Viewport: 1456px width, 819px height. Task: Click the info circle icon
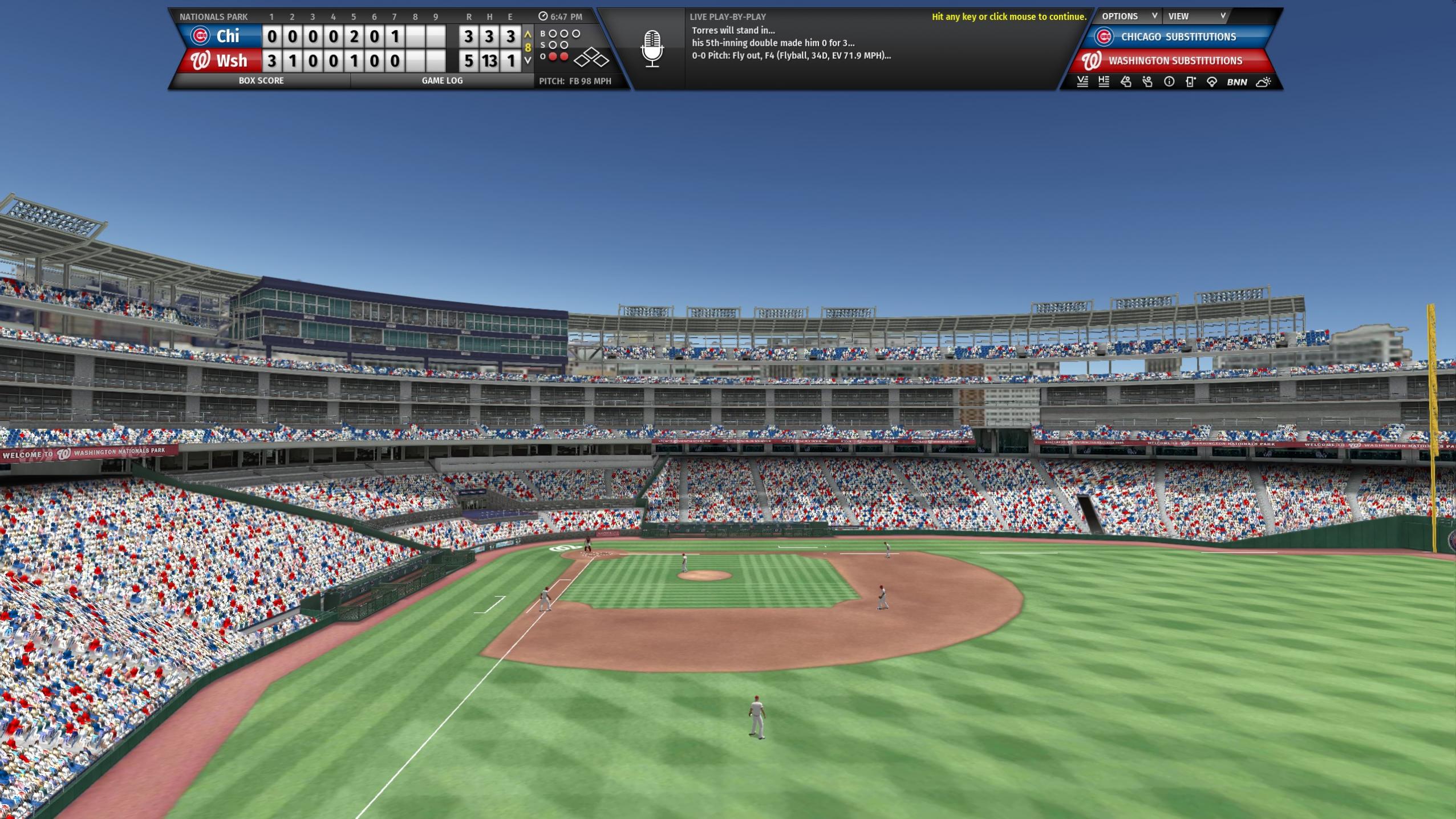(x=1169, y=82)
